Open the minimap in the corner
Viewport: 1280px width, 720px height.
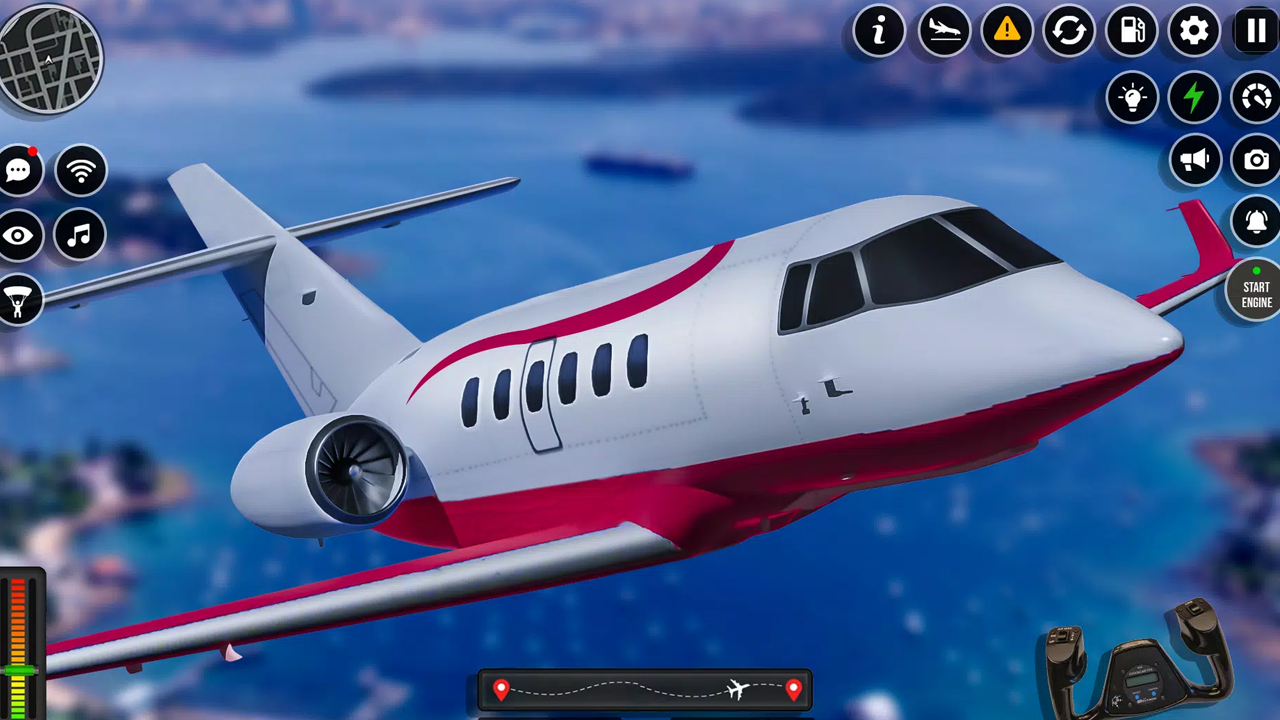[x=50, y=60]
